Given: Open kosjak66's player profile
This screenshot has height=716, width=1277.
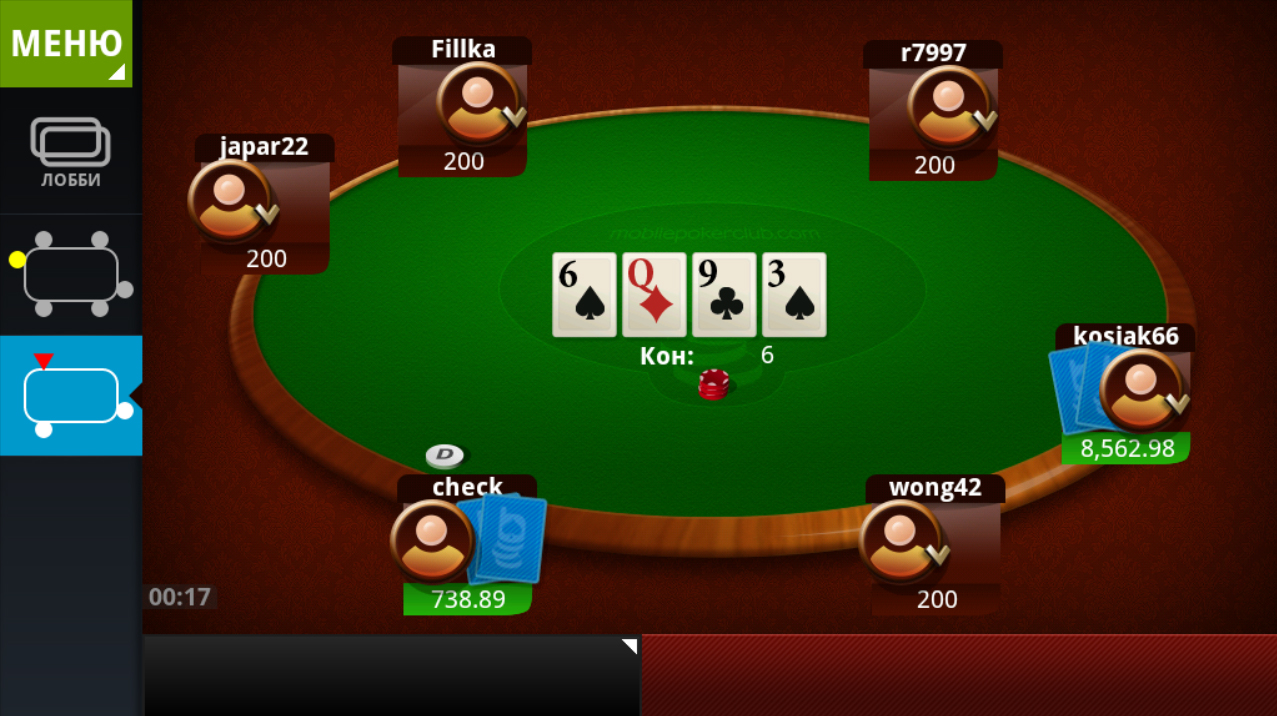Looking at the screenshot, I should point(1140,390).
